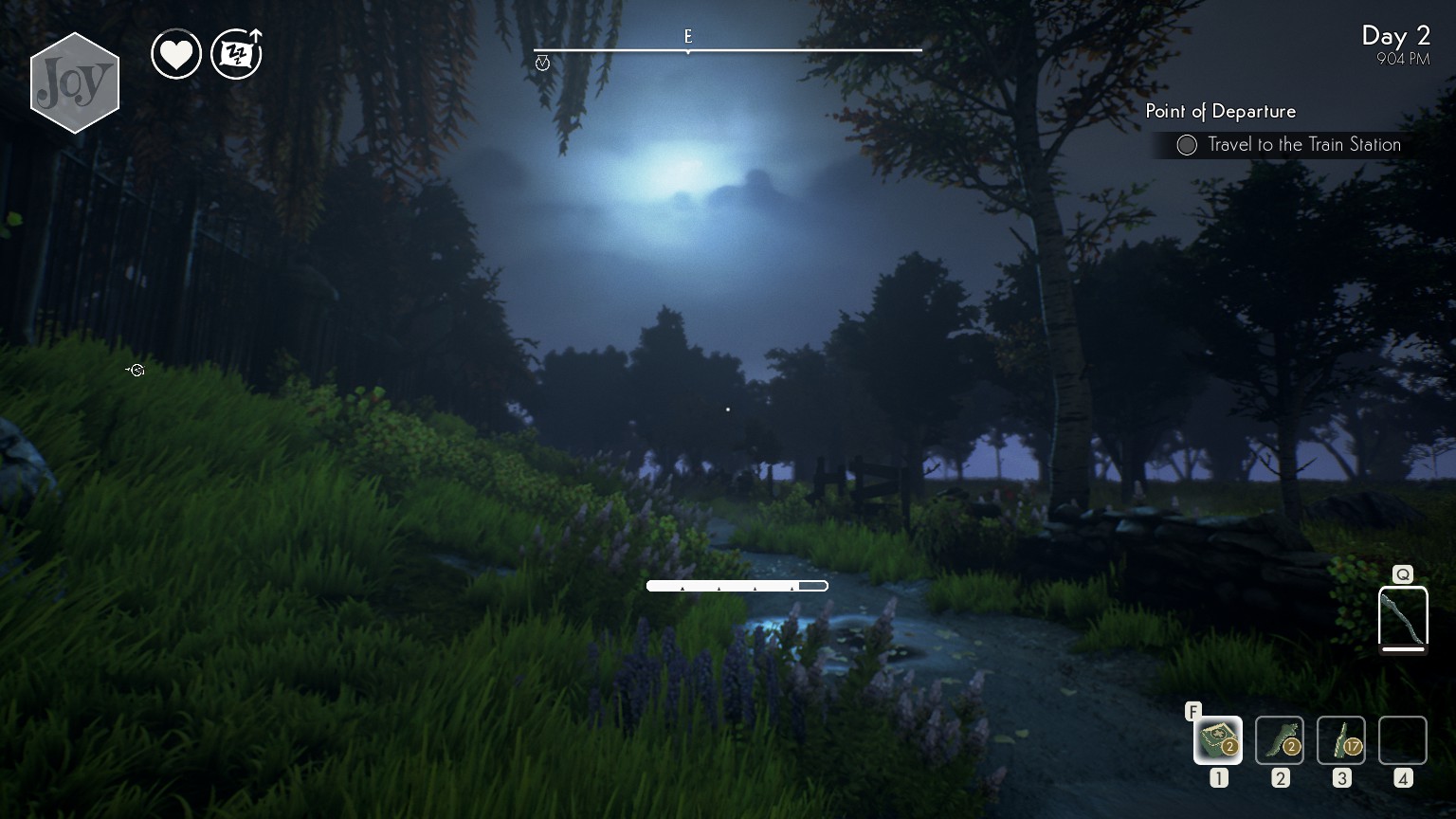Screen dimensions: 1456x819
Task: Click the crosshair marker on the left hillside
Action: click(136, 370)
